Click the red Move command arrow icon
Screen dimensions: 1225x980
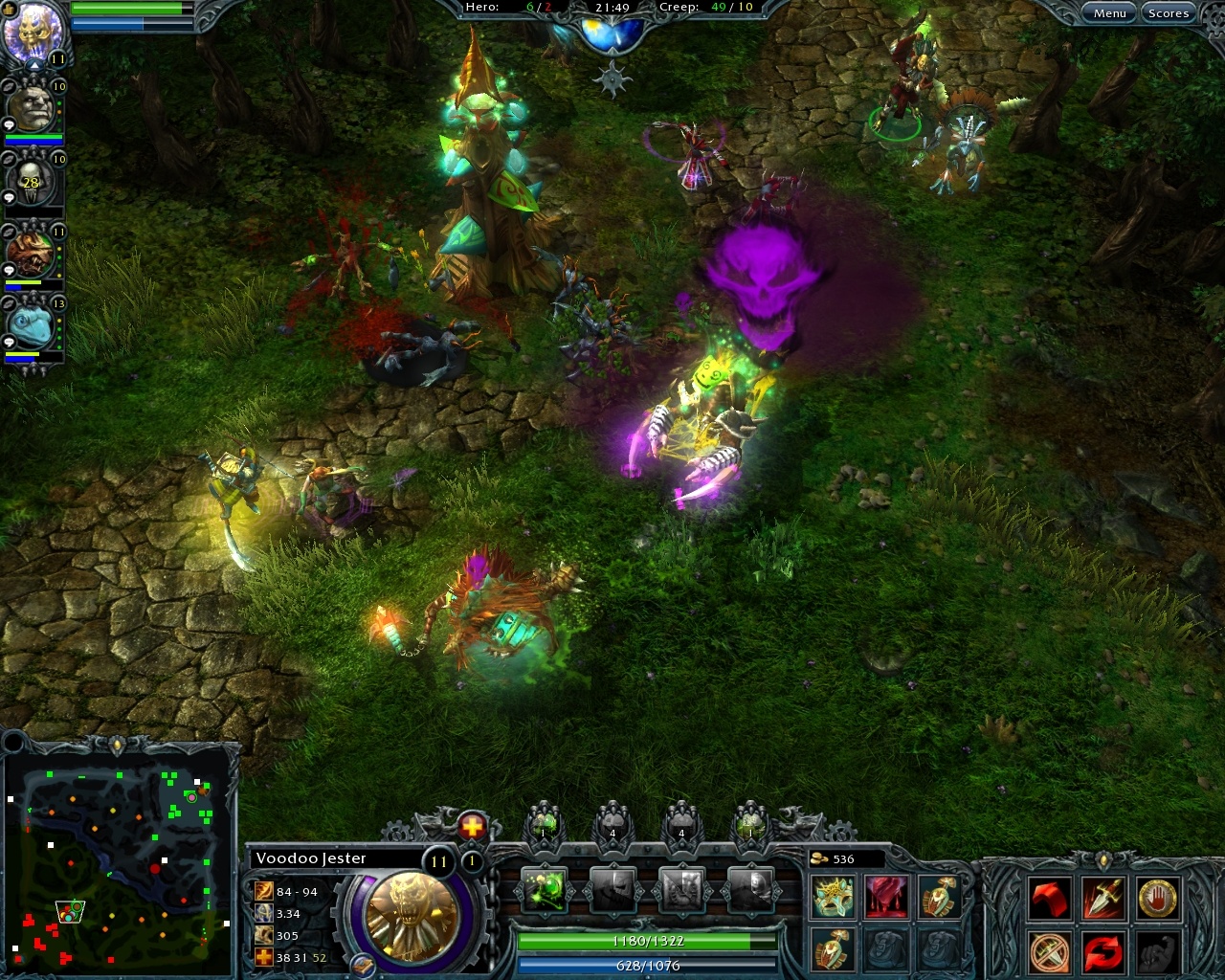click(1050, 898)
